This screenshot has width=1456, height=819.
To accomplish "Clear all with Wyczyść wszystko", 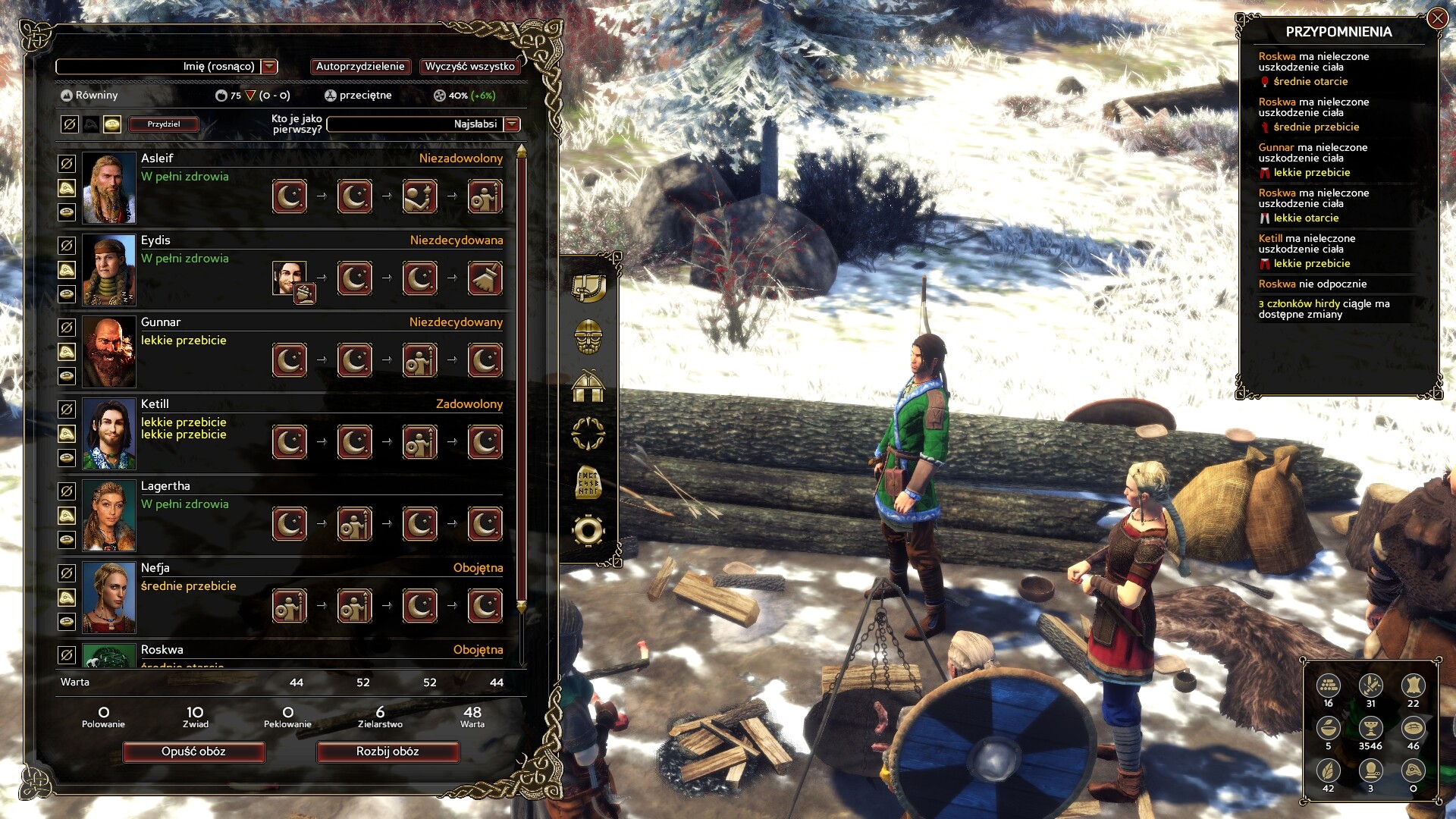I will 469,67.
